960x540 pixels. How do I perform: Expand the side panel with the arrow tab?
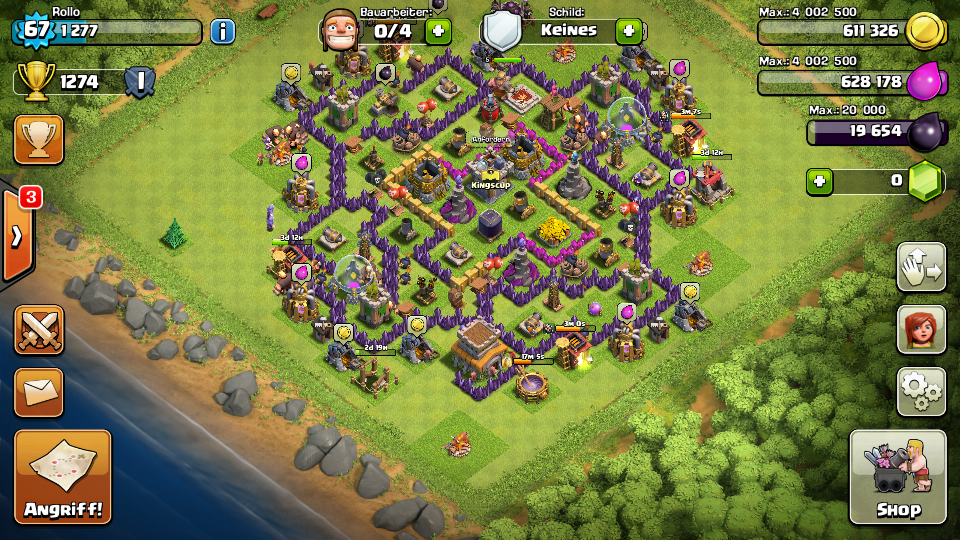pyautogui.click(x=17, y=235)
